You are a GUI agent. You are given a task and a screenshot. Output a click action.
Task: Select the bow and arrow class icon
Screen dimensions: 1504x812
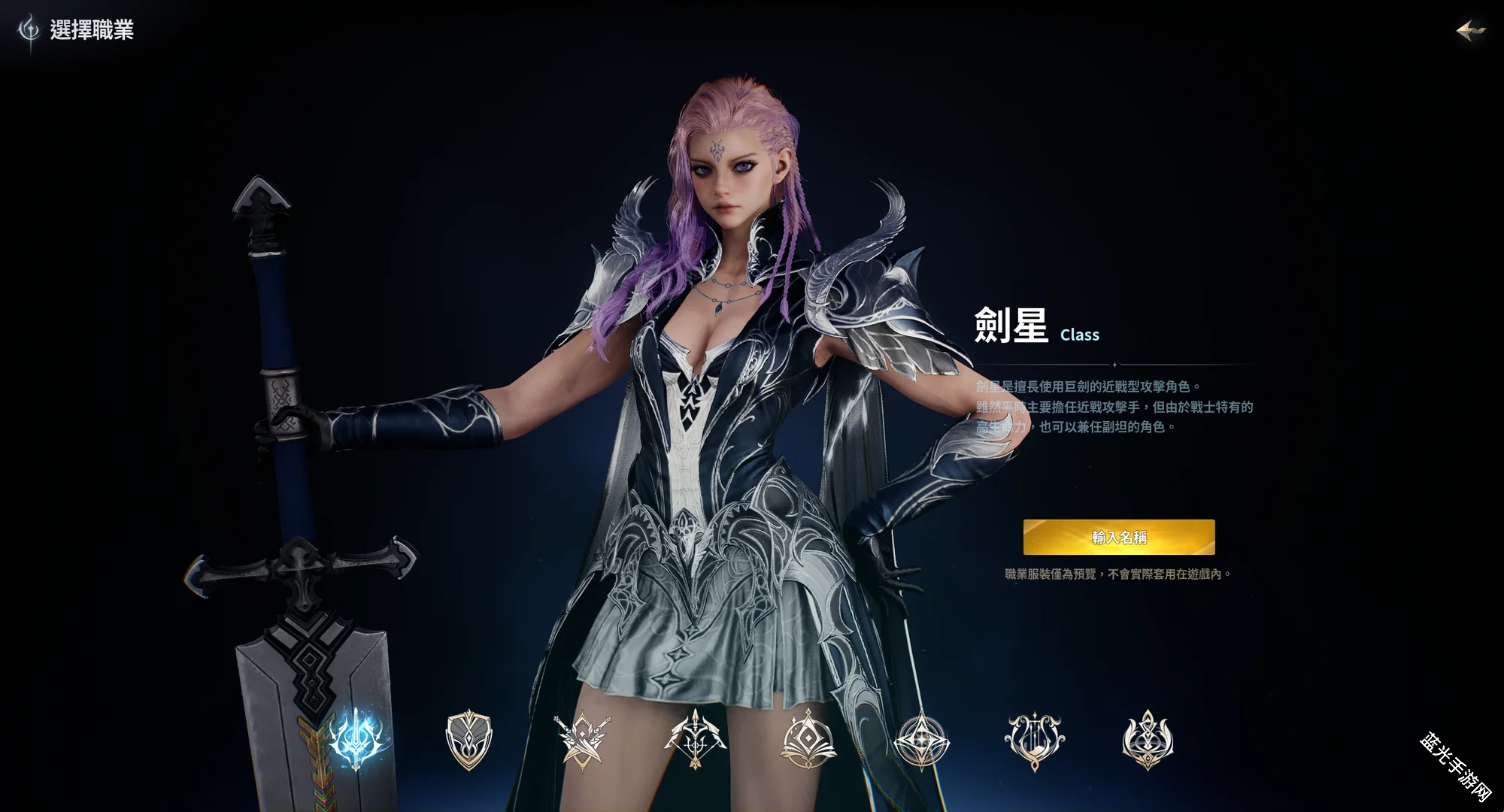pyautogui.click(x=695, y=740)
